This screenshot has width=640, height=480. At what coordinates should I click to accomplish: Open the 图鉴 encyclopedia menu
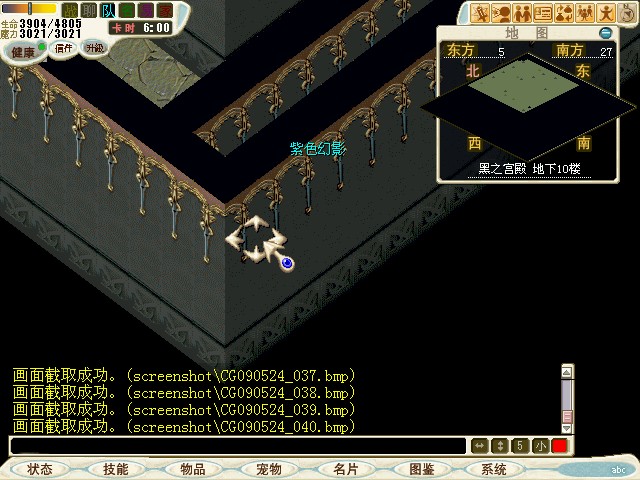tap(421, 469)
